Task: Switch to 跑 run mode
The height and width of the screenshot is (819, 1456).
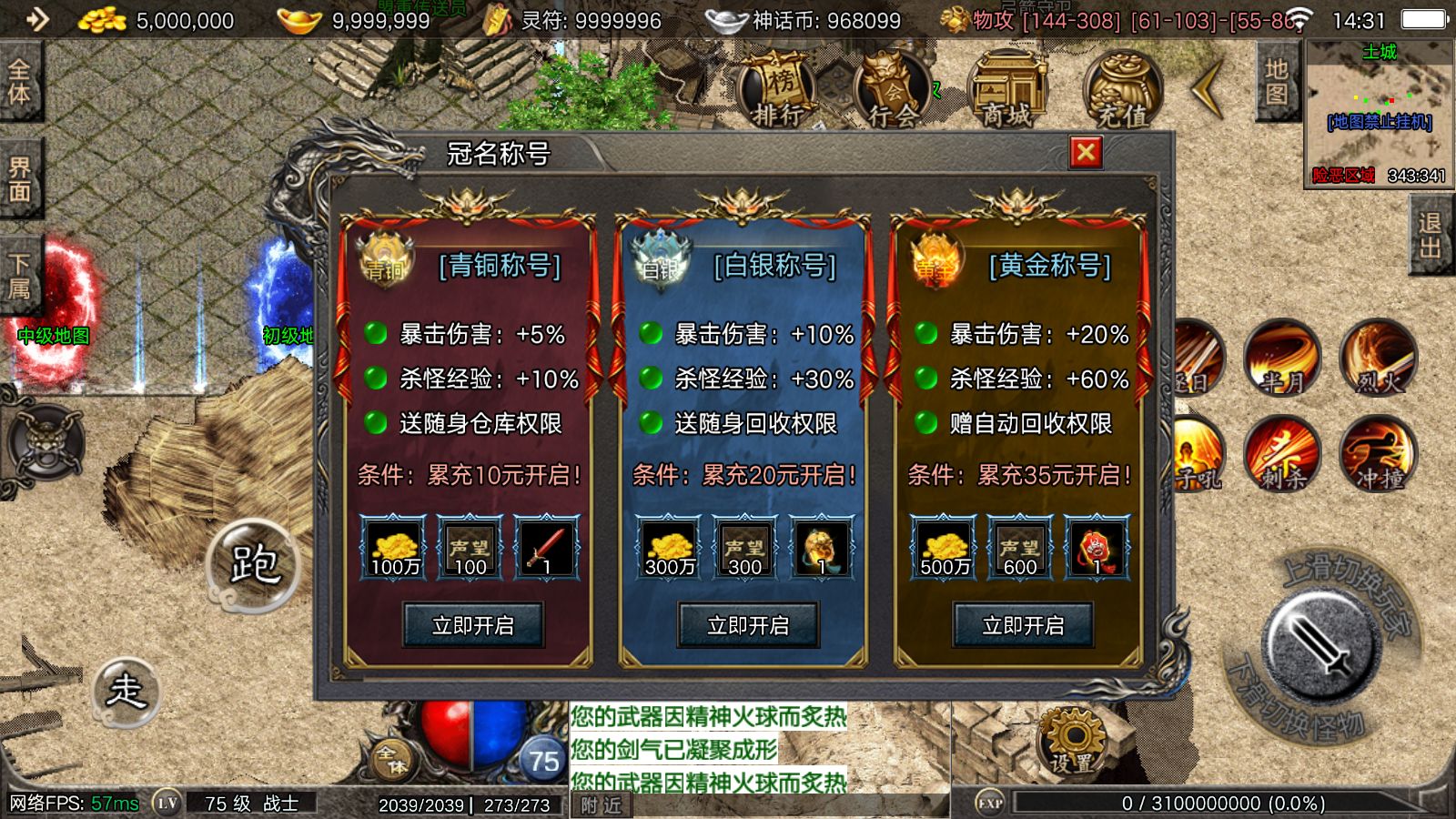Action: 253,565
